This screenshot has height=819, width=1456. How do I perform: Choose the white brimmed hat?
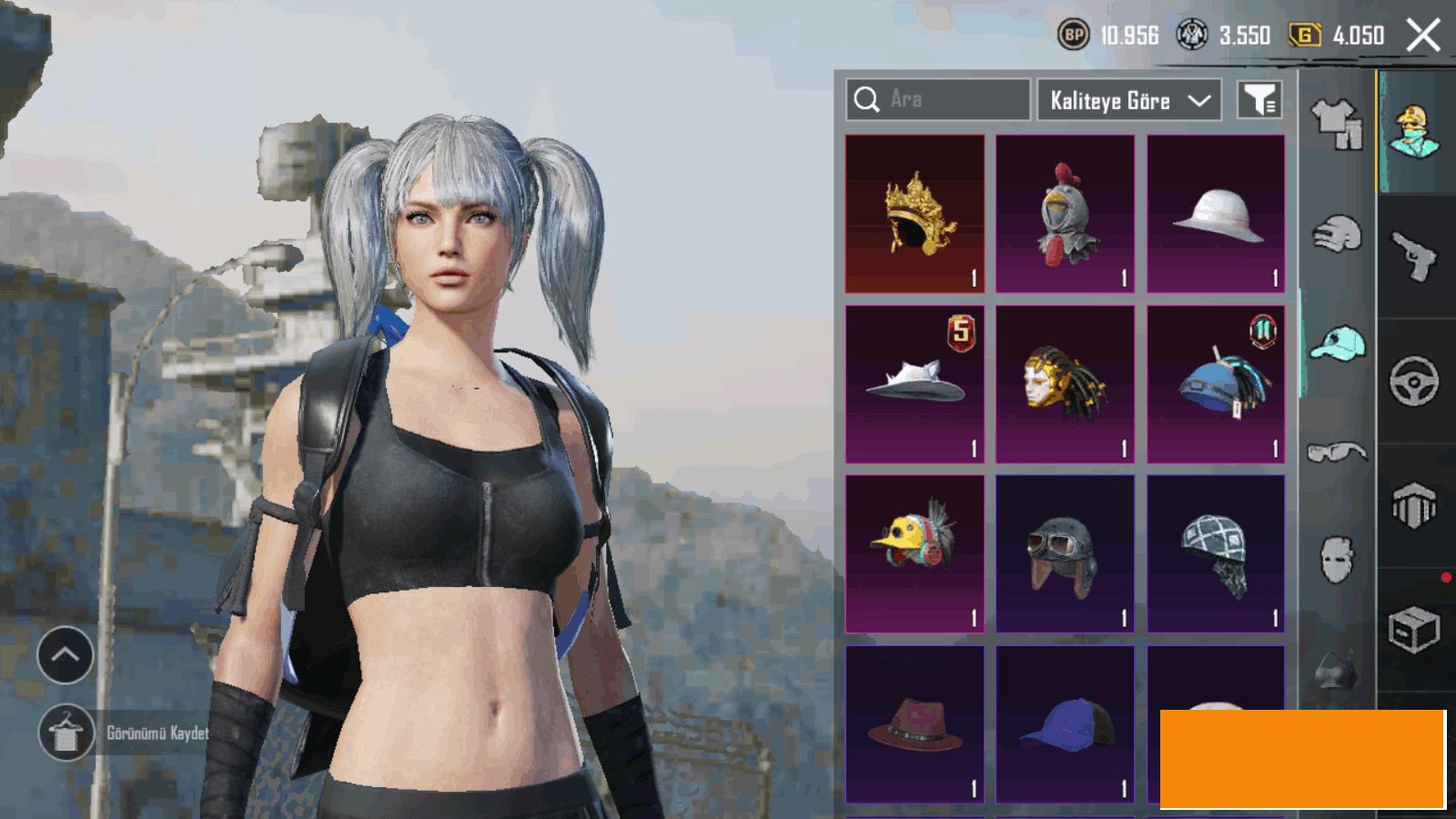[x=1216, y=214]
